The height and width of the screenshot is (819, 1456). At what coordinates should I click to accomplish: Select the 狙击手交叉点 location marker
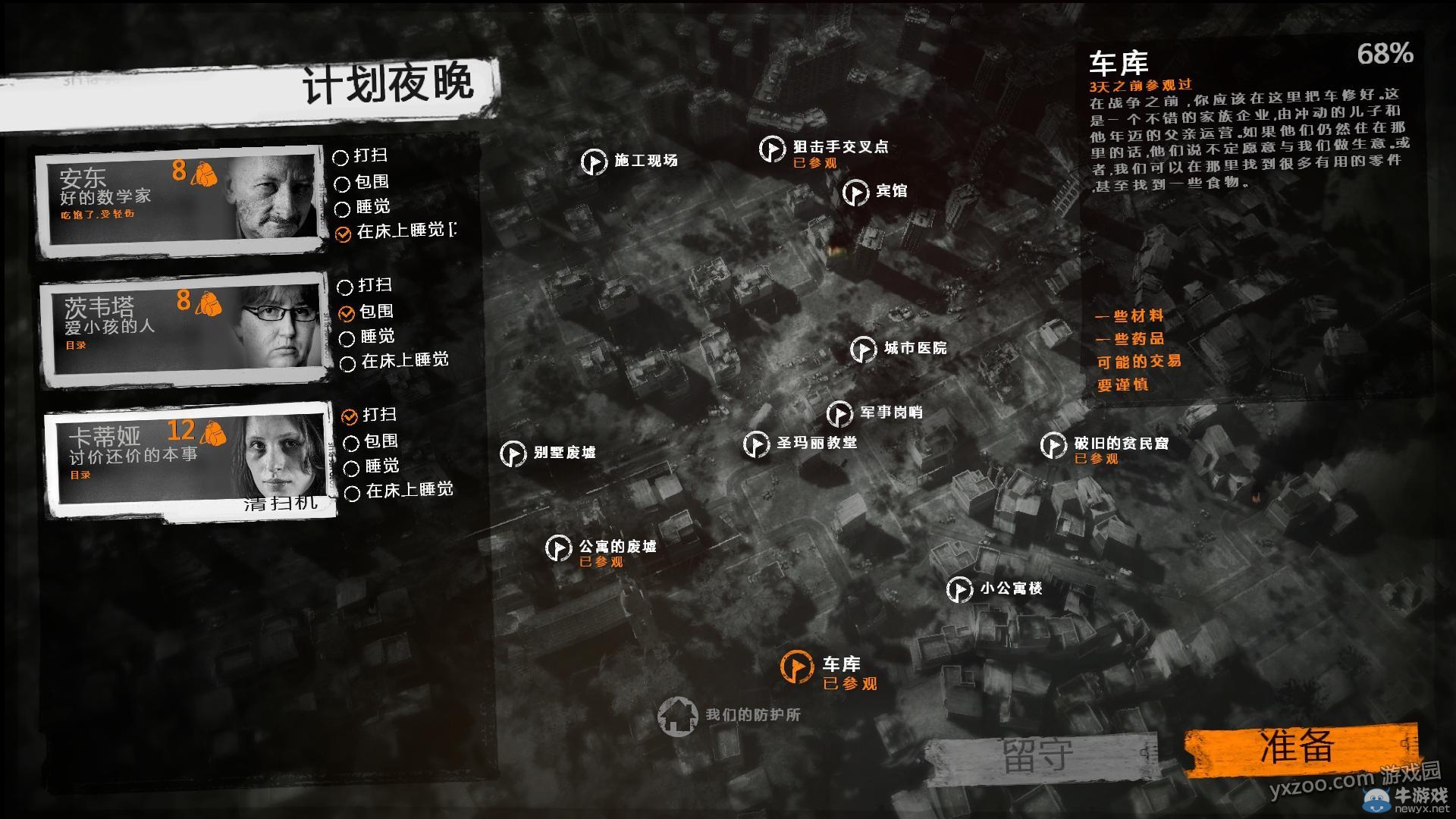click(771, 149)
